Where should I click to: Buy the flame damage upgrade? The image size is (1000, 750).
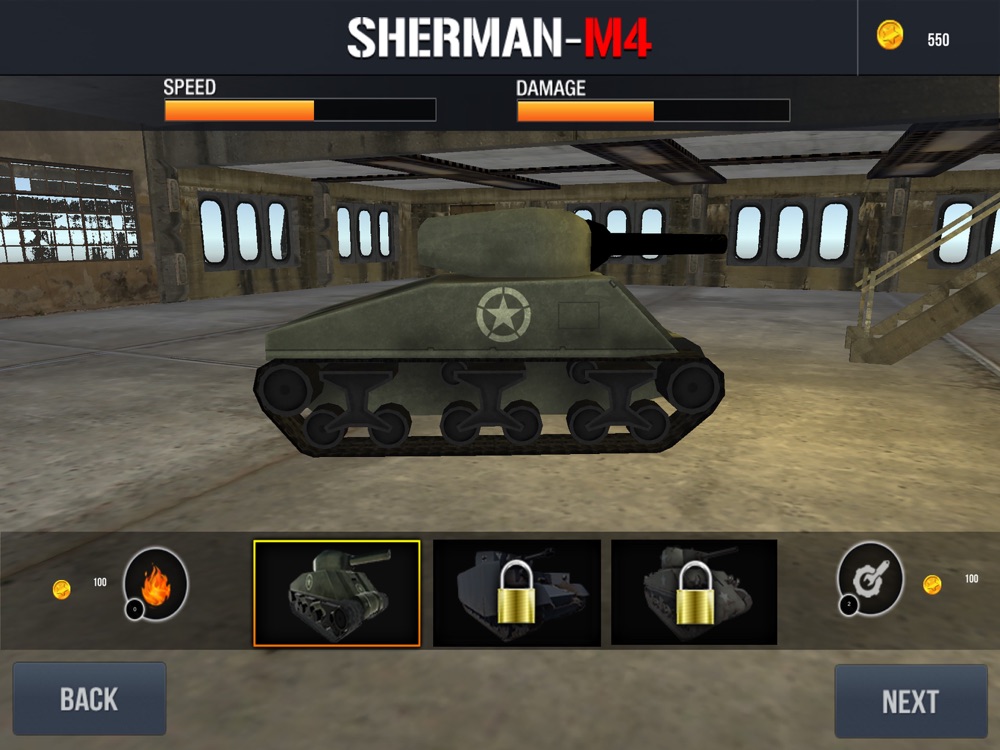(155, 582)
